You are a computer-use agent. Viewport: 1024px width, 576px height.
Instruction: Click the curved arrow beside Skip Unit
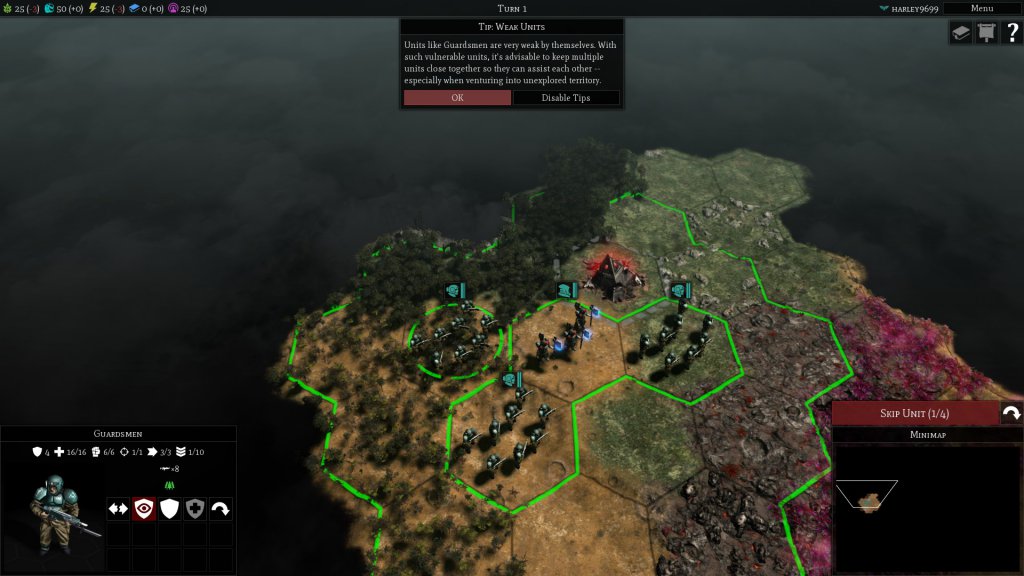1010,414
